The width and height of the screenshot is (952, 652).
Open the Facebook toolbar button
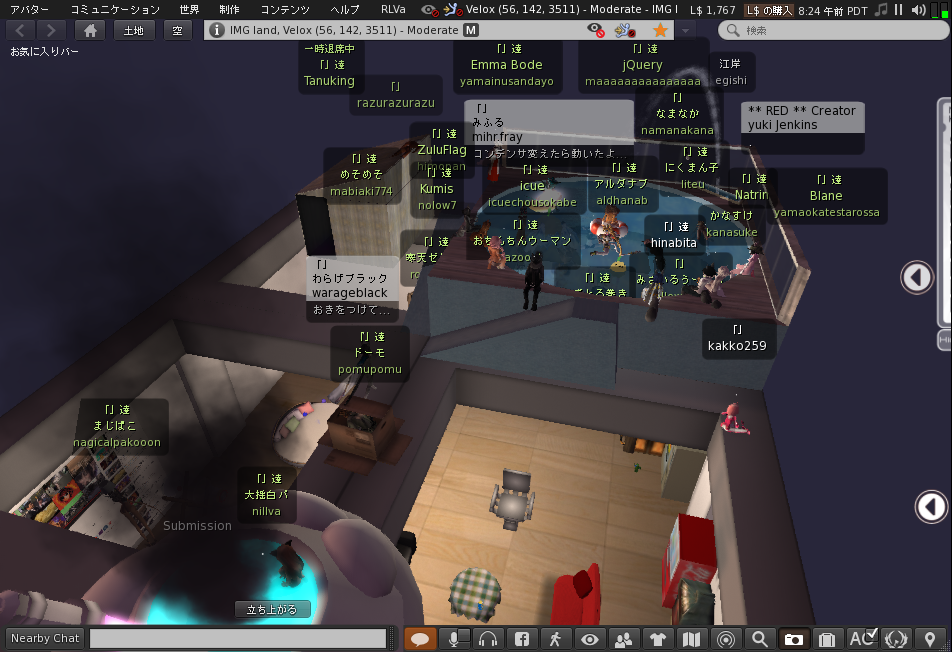coord(521,638)
